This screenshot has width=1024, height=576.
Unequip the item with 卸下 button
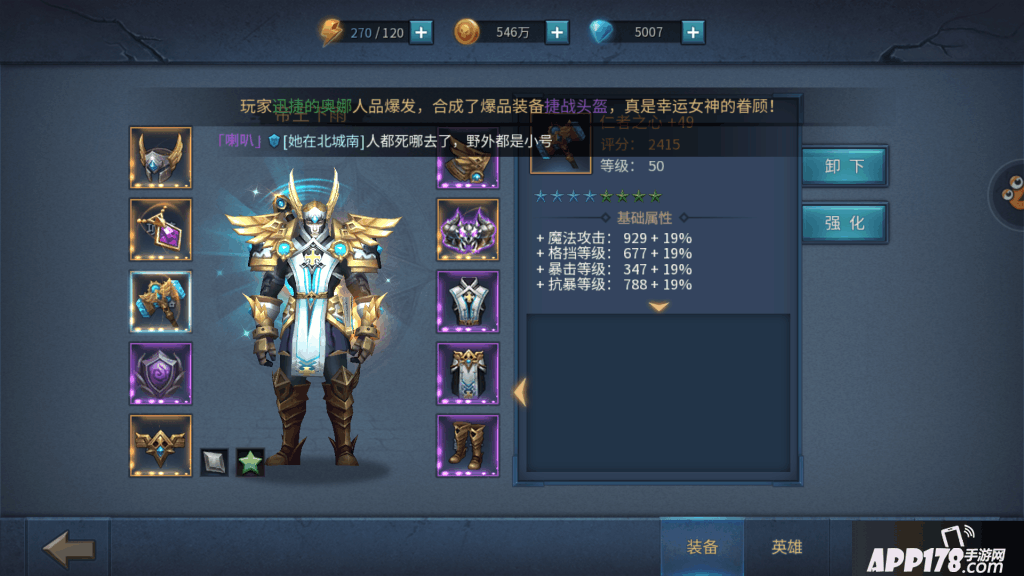click(844, 167)
